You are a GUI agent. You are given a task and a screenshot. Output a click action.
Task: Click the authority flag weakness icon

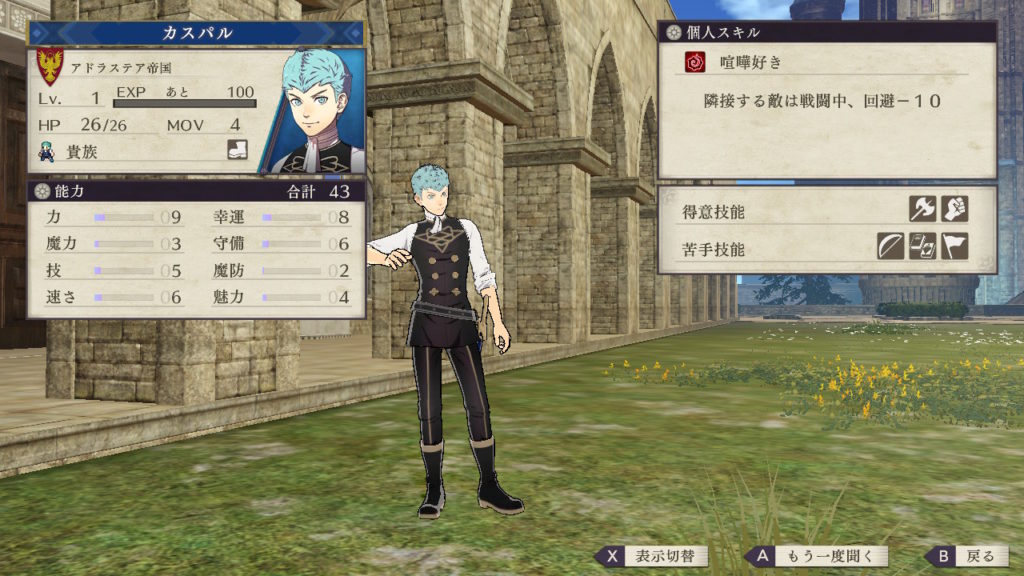tap(955, 246)
